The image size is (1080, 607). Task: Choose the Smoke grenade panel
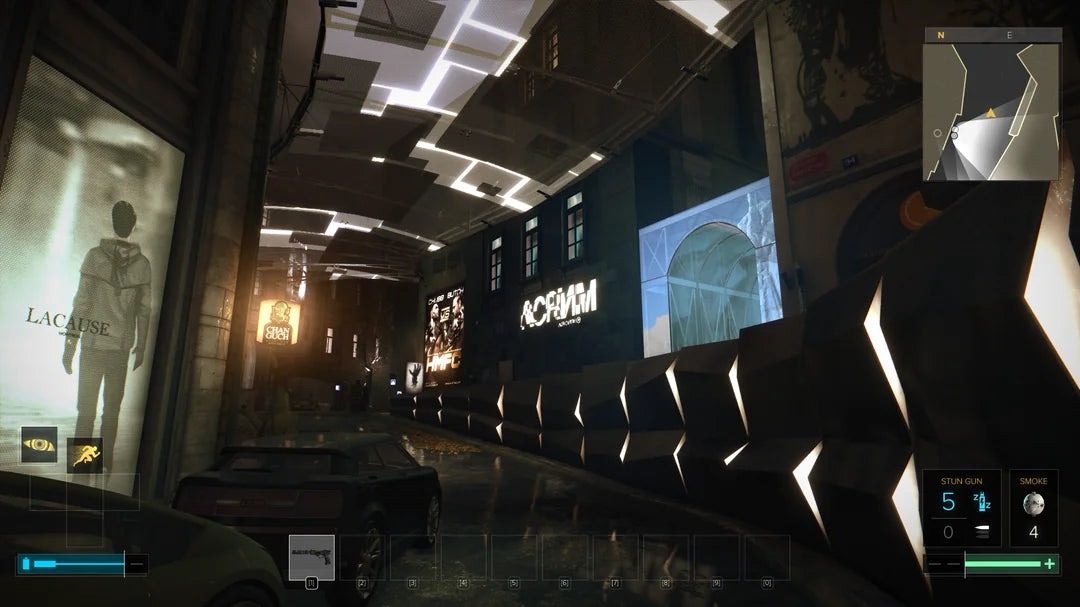(x=1033, y=509)
